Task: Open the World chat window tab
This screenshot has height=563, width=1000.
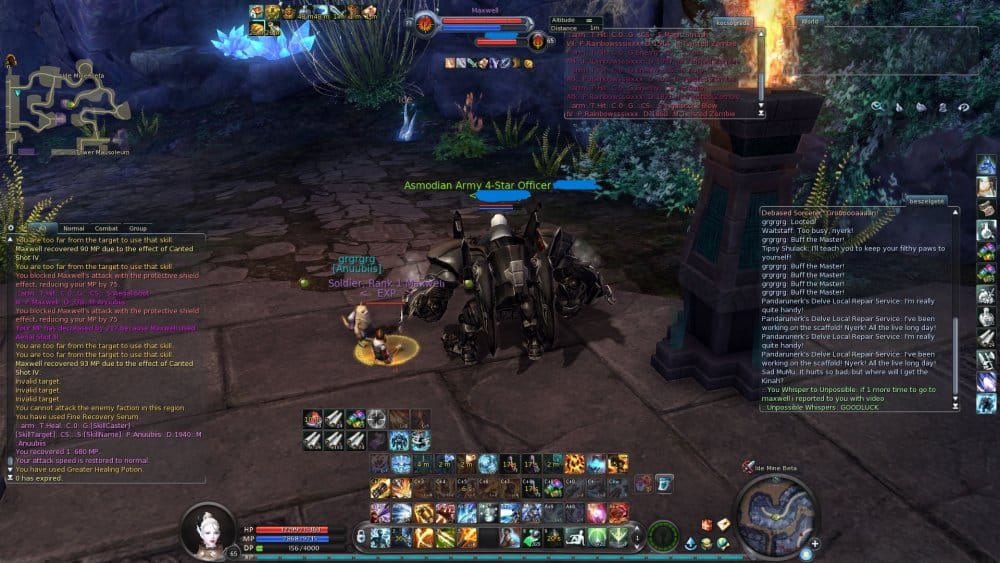Action: pyautogui.click(x=811, y=21)
